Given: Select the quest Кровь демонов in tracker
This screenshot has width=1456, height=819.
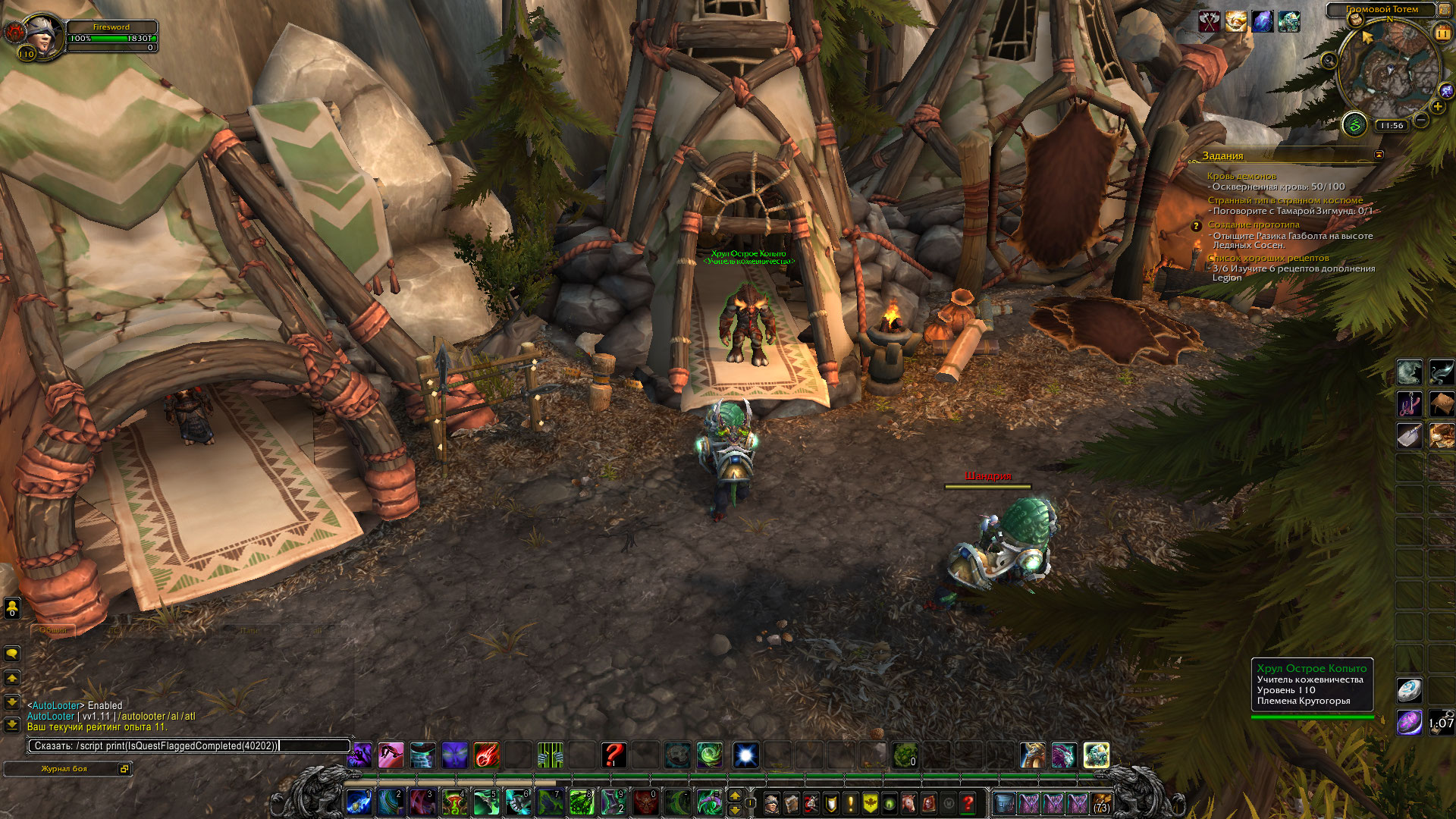Looking at the screenshot, I should click(x=1241, y=176).
